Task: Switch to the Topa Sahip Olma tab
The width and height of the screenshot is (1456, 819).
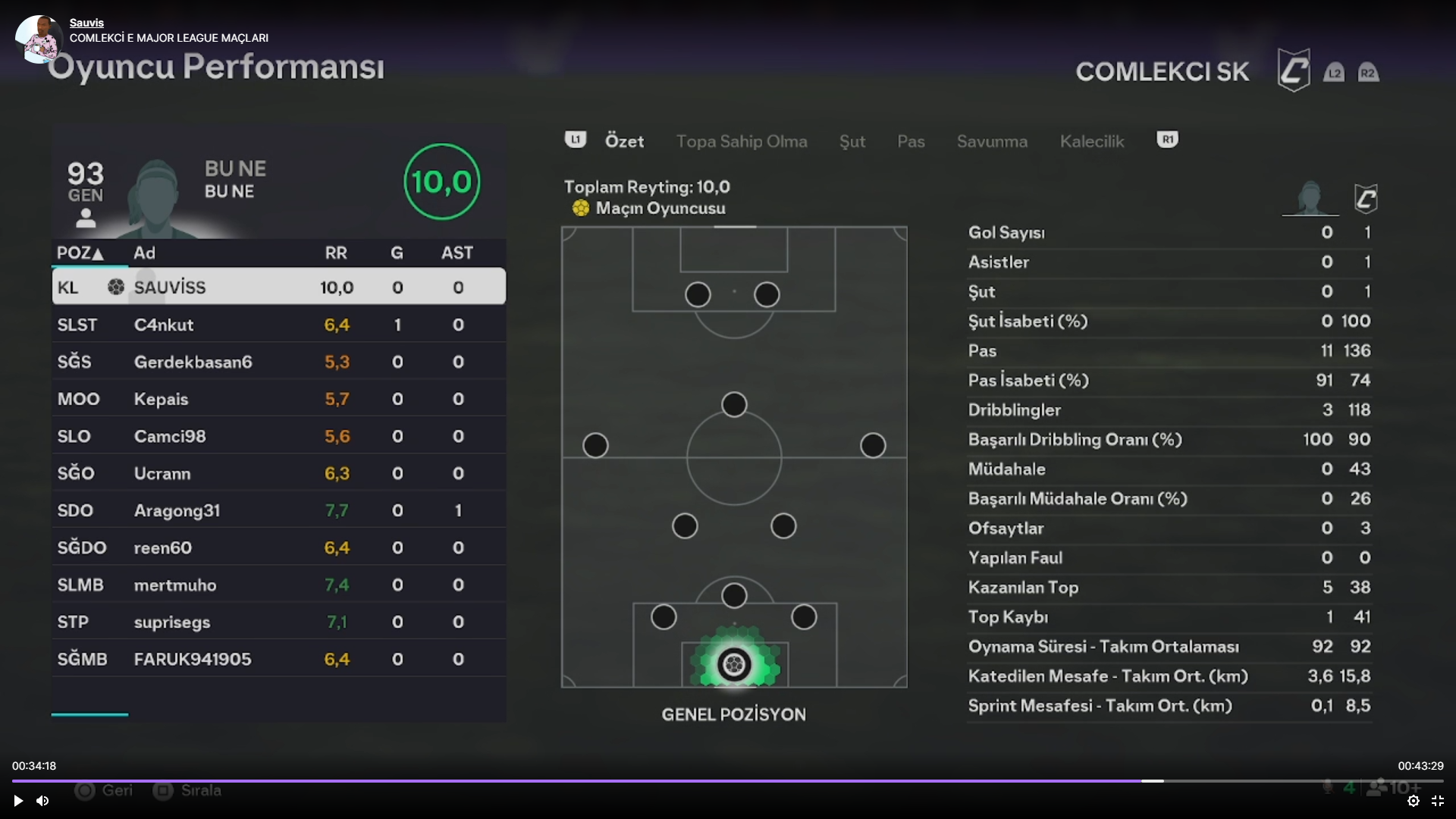Action: (741, 142)
